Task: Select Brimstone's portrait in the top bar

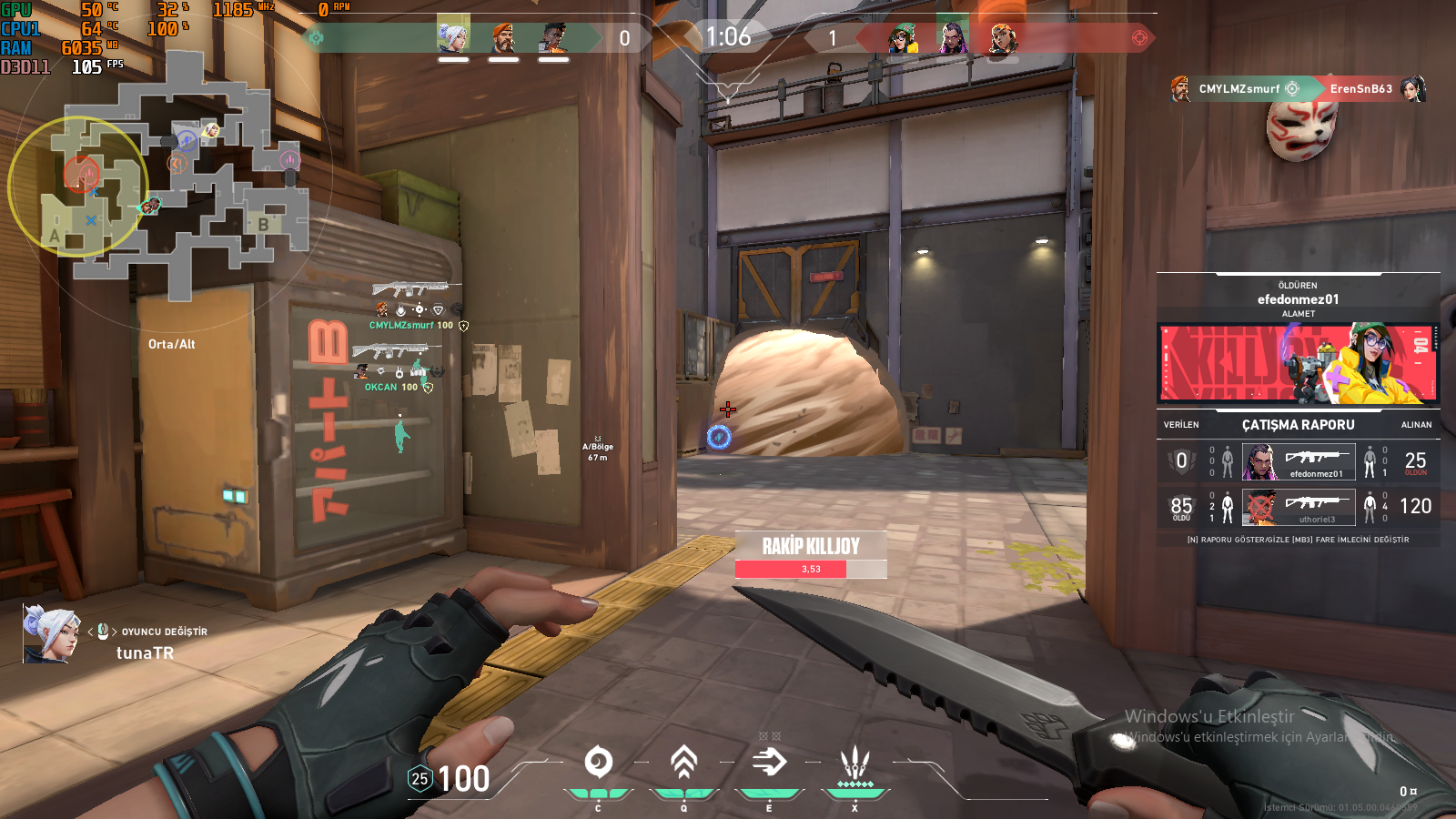Action: point(503,37)
